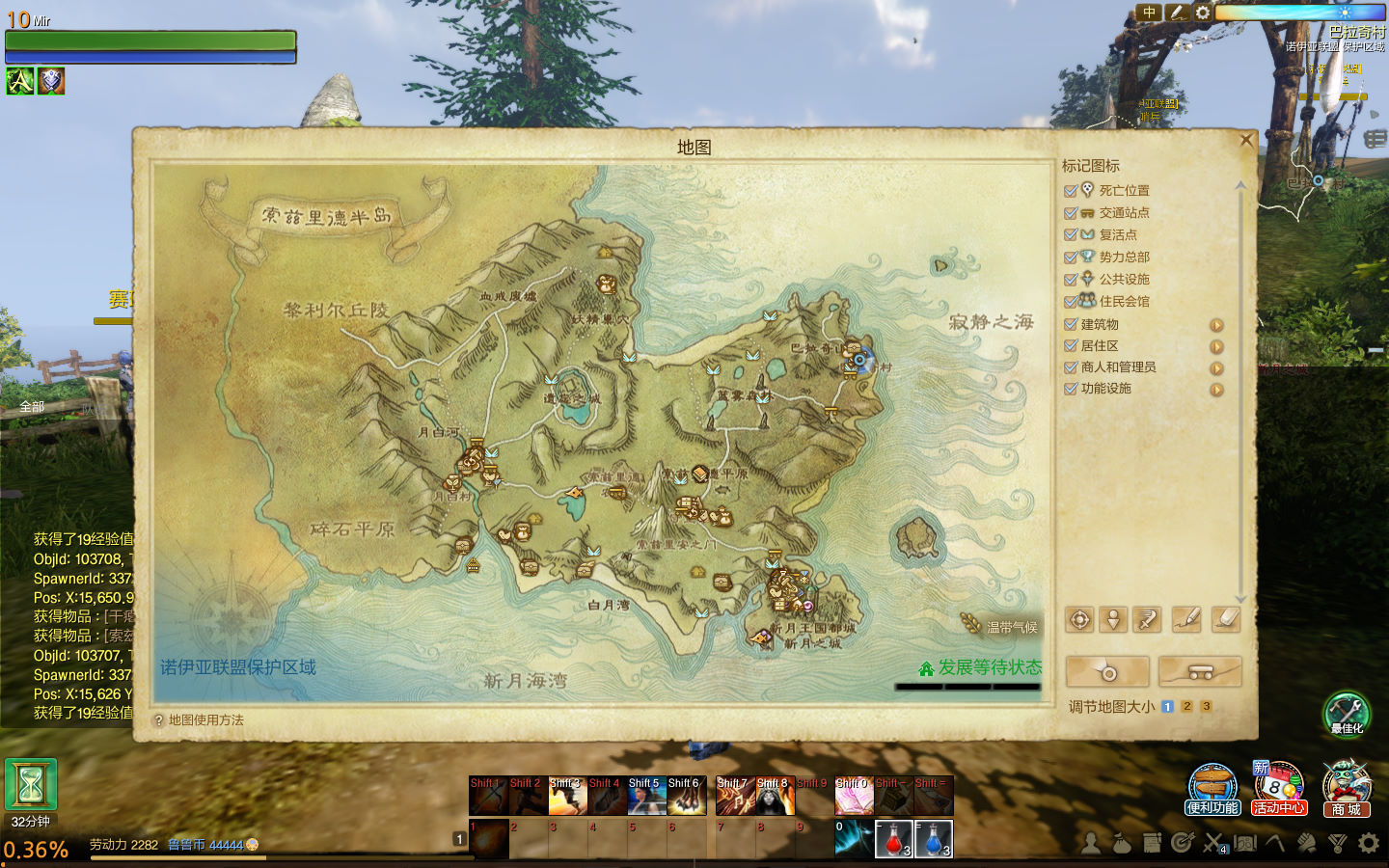Toggle the 交通站点 transport stations checkbox
This screenshot has height=868, width=1389.
pyautogui.click(x=1071, y=213)
